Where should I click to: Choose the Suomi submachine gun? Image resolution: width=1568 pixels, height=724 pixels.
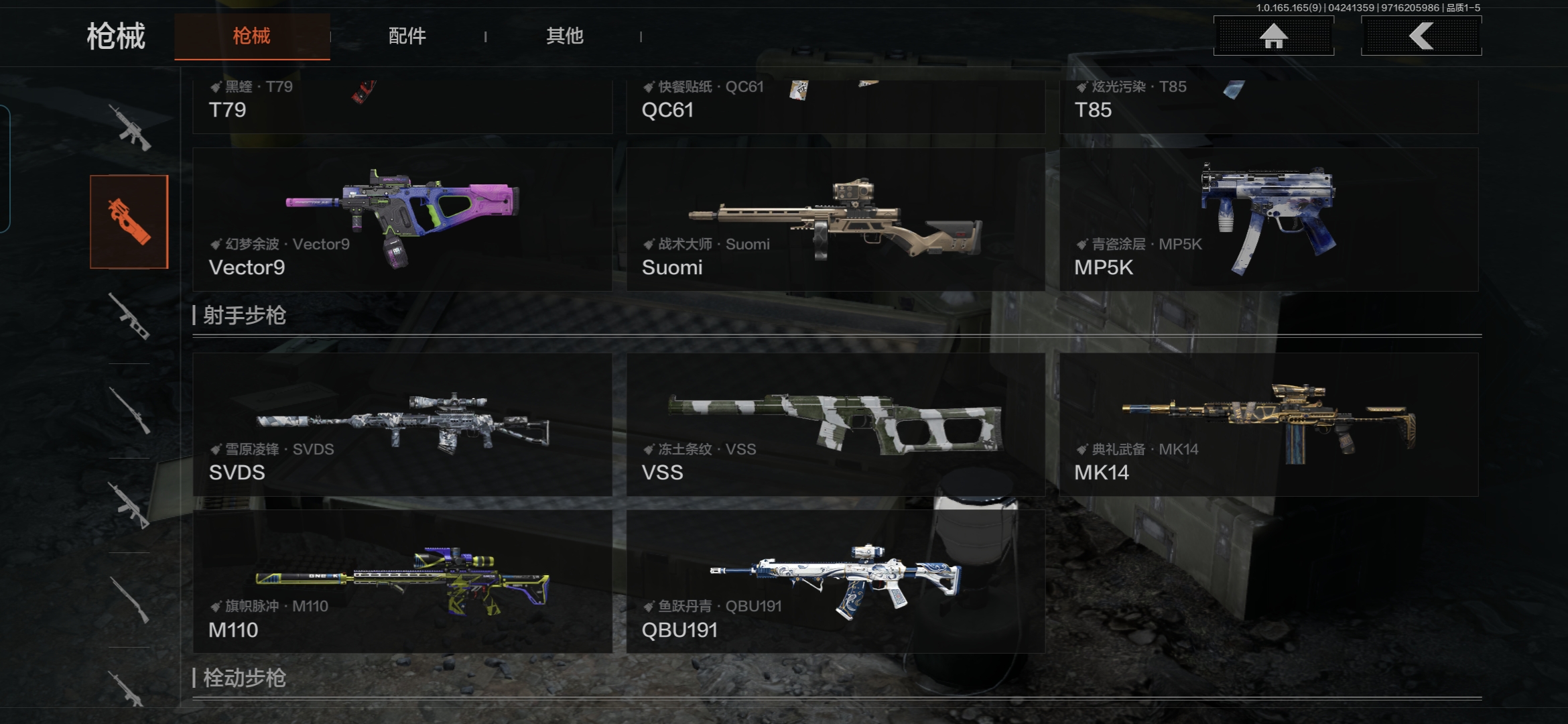pos(836,220)
